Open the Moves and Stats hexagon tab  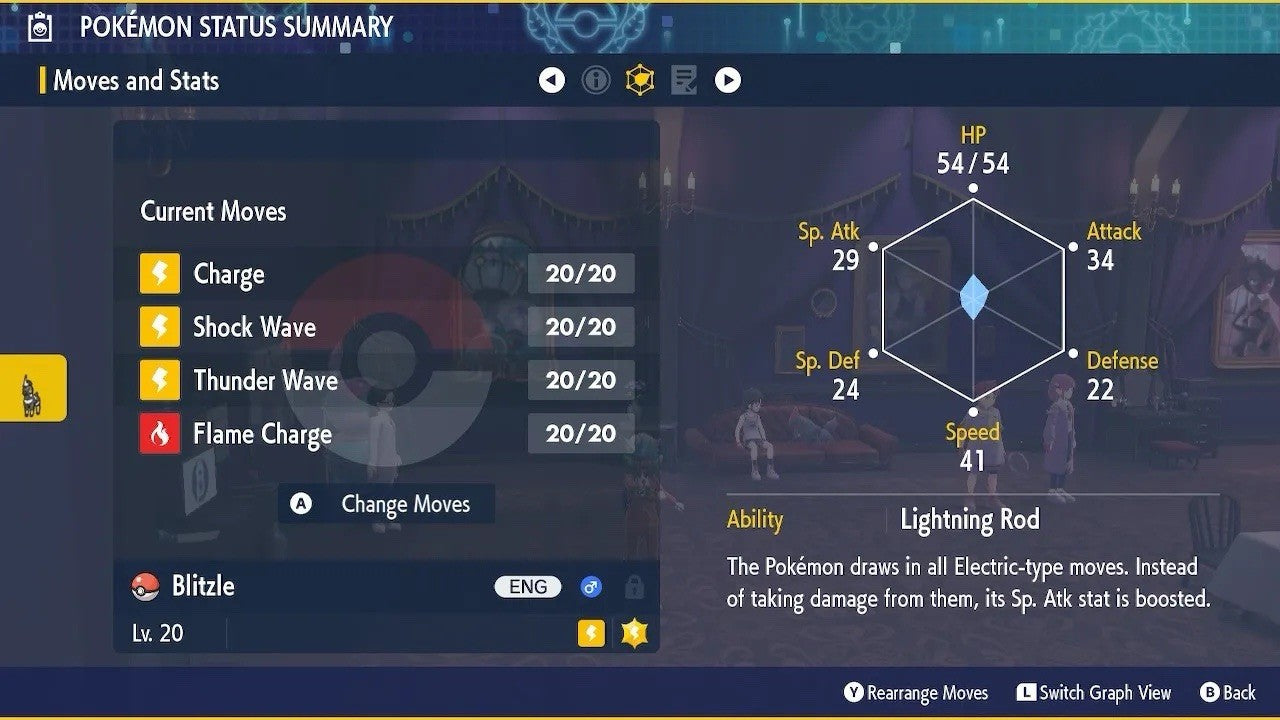click(640, 80)
